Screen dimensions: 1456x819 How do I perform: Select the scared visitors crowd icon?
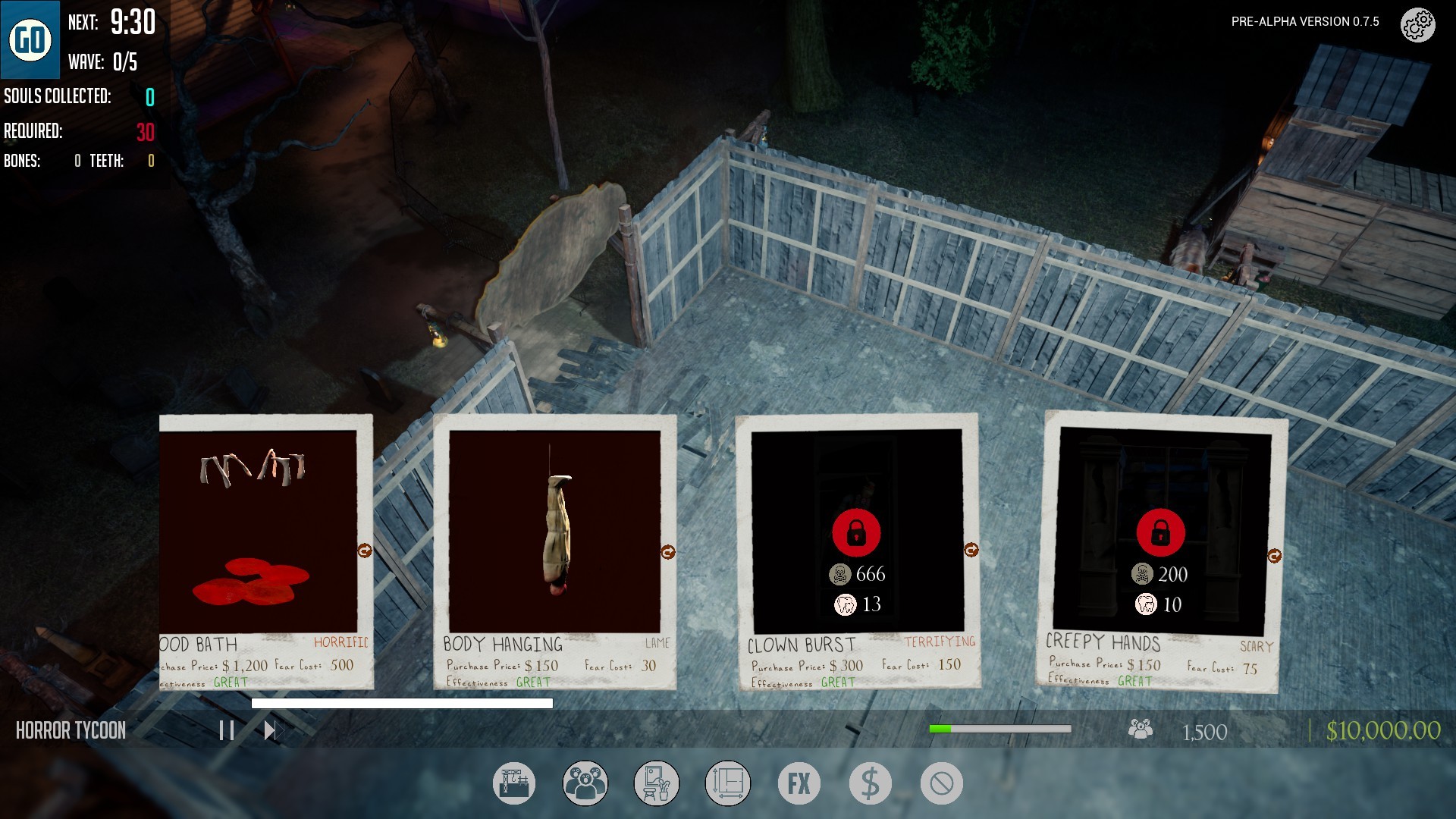(585, 783)
